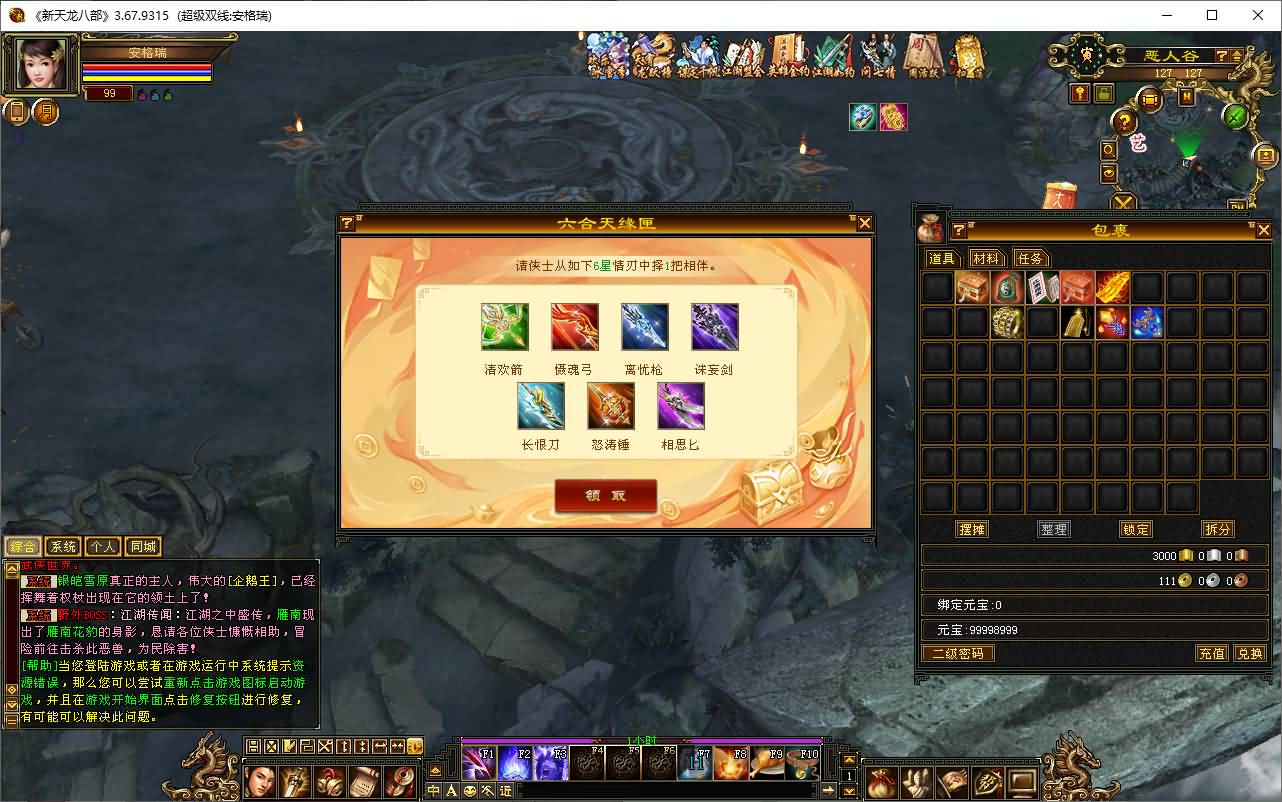The image size is (1282, 802).
Task: Pick the 离忧枪 spear icon
Action: click(x=644, y=327)
